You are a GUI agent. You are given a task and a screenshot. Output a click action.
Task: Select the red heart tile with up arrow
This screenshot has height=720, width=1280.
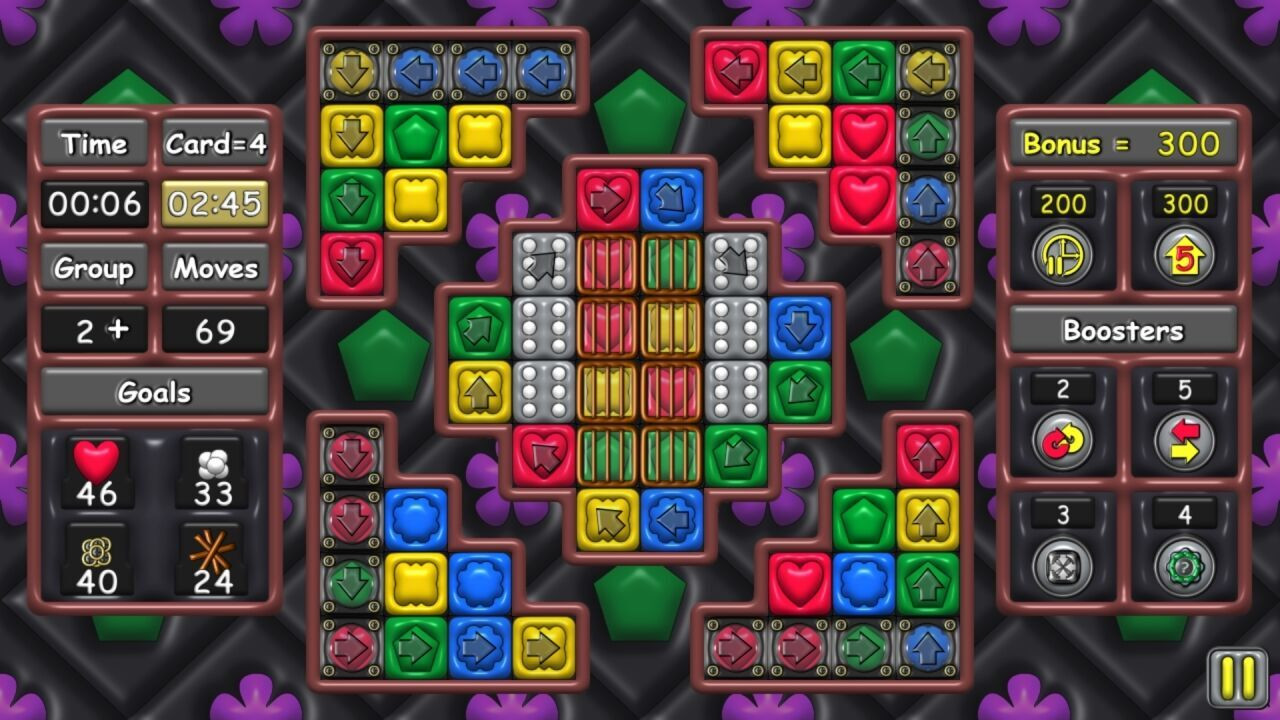[927, 456]
